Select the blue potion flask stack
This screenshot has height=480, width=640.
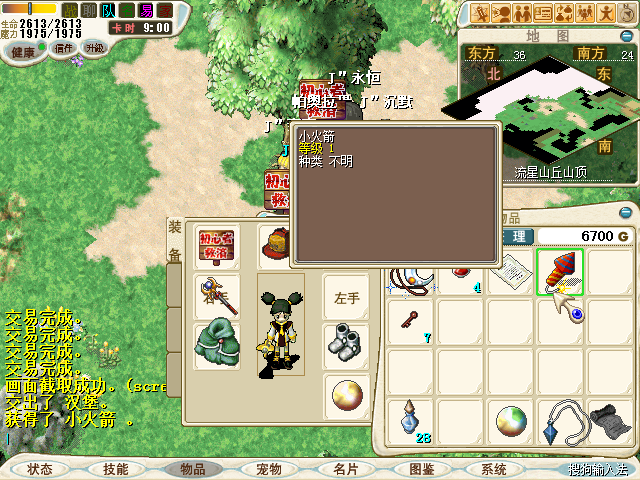[x=411, y=421]
